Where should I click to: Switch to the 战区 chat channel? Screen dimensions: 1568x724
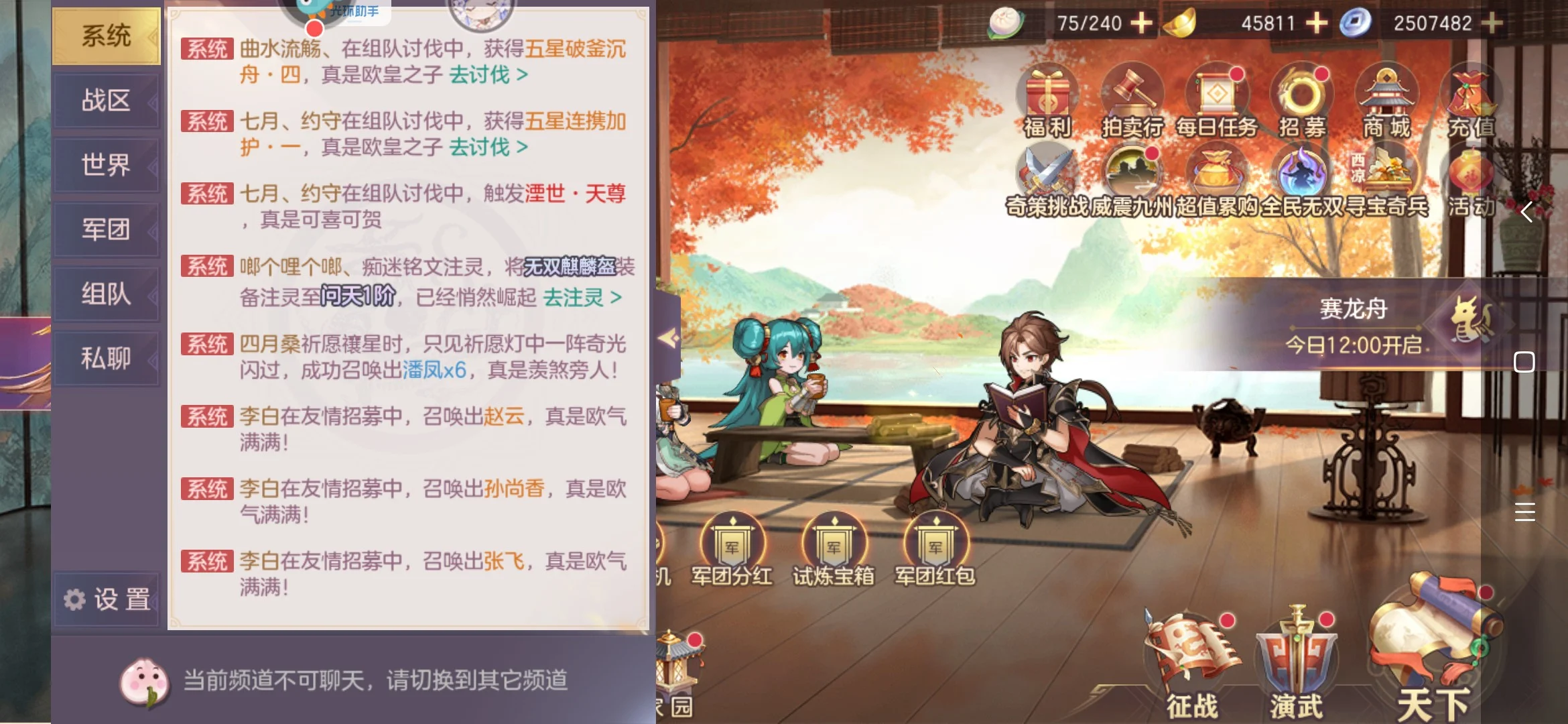tap(106, 101)
